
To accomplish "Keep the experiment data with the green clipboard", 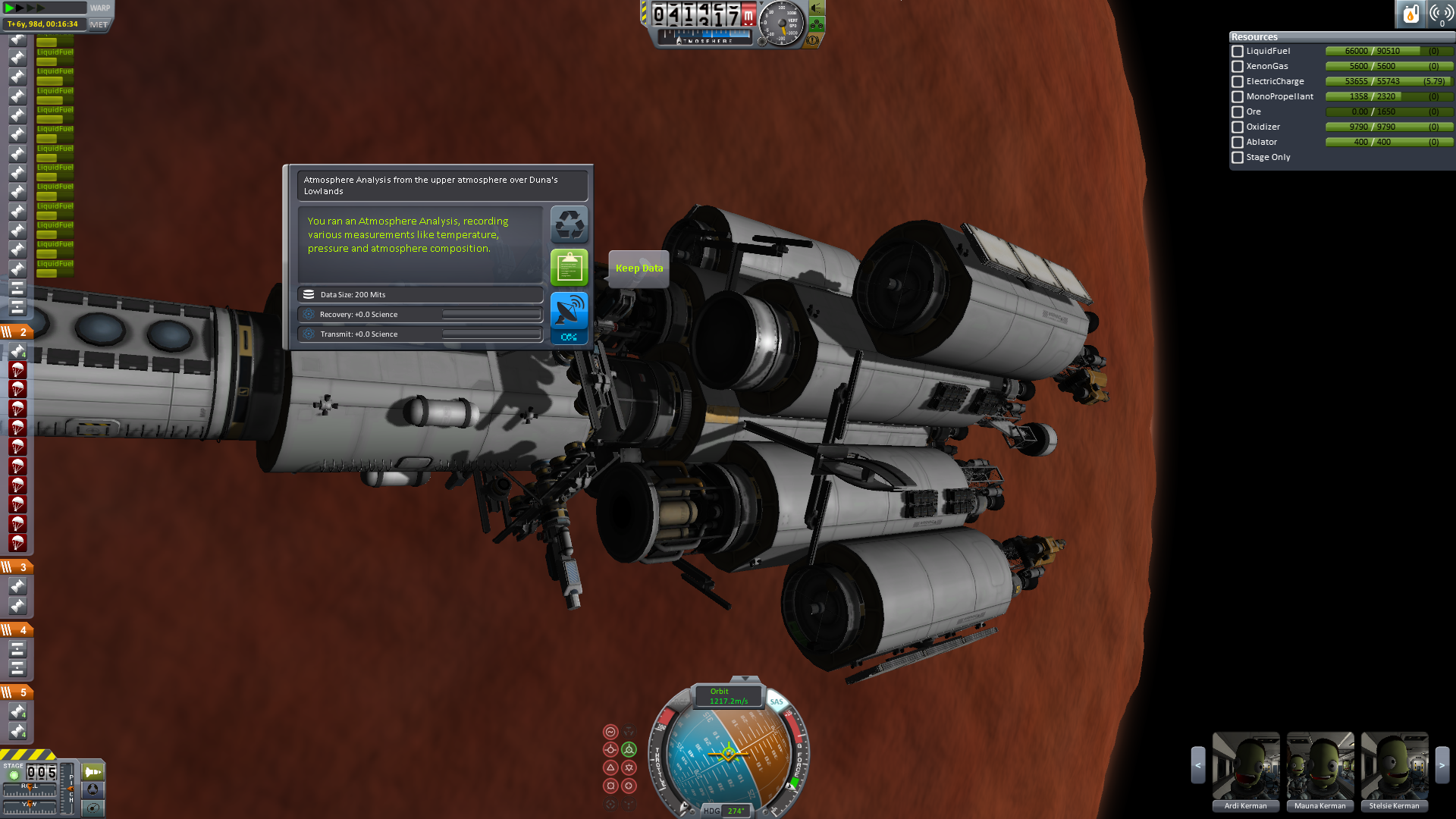I will [x=569, y=268].
